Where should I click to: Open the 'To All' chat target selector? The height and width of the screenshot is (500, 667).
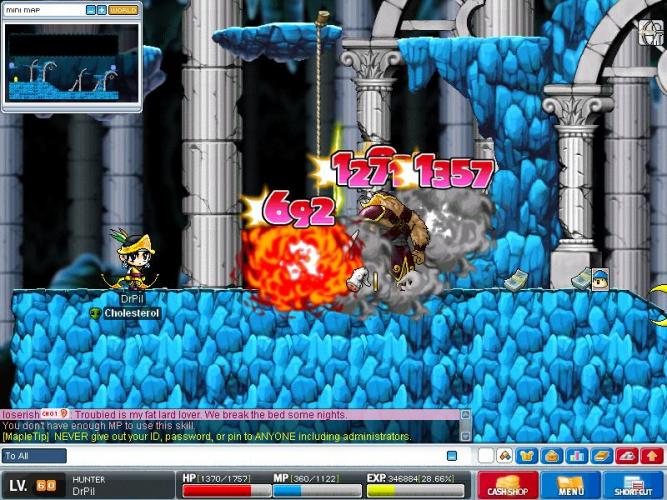[x=34, y=456]
